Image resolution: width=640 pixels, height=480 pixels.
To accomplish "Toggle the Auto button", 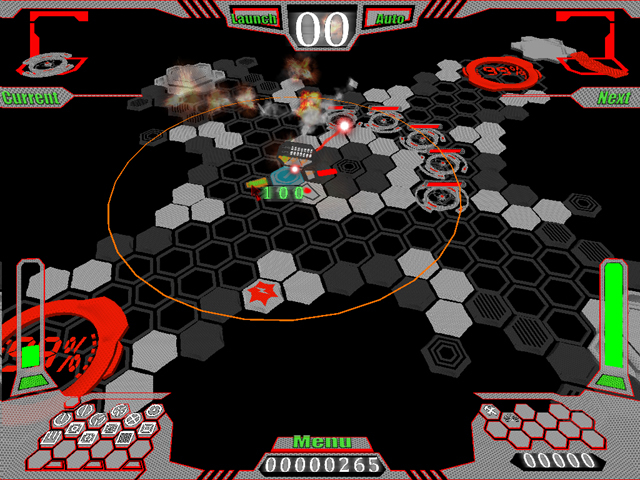I will tap(383, 18).
